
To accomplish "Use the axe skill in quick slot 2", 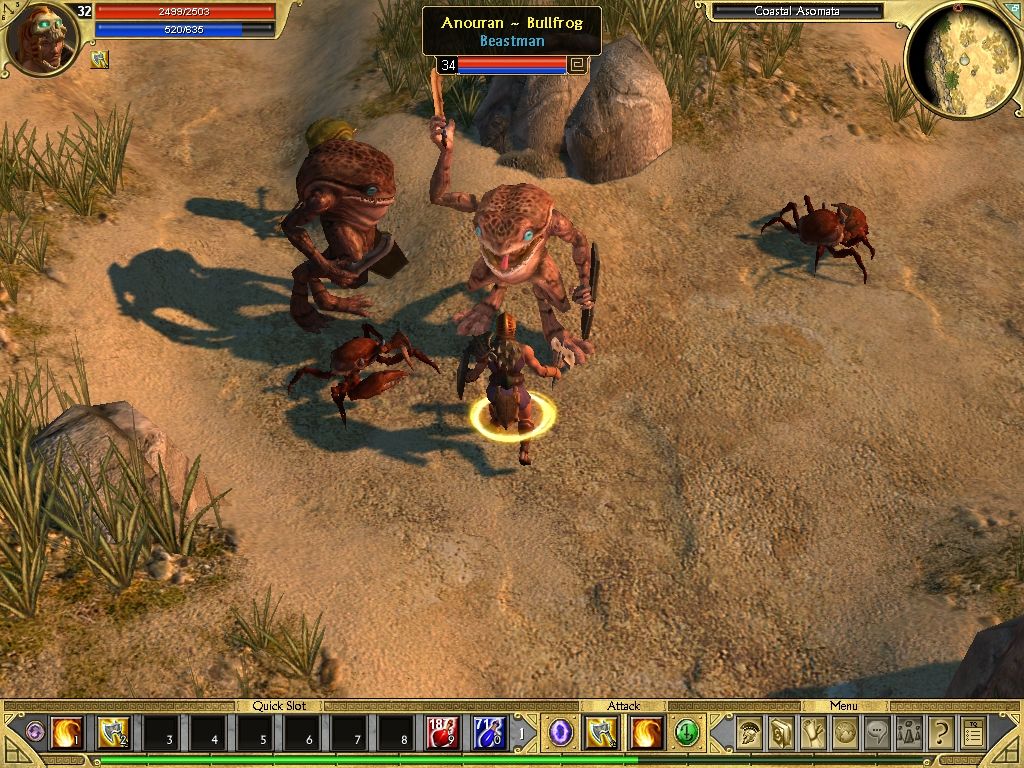I will point(113,734).
